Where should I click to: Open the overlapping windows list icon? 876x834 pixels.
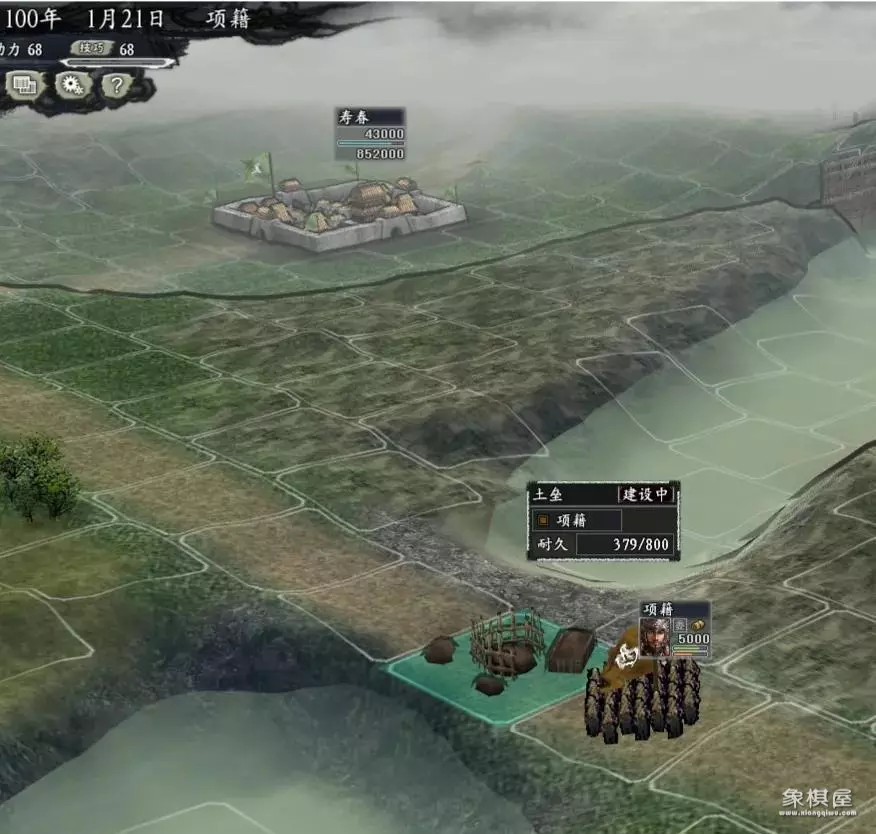[24, 86]
